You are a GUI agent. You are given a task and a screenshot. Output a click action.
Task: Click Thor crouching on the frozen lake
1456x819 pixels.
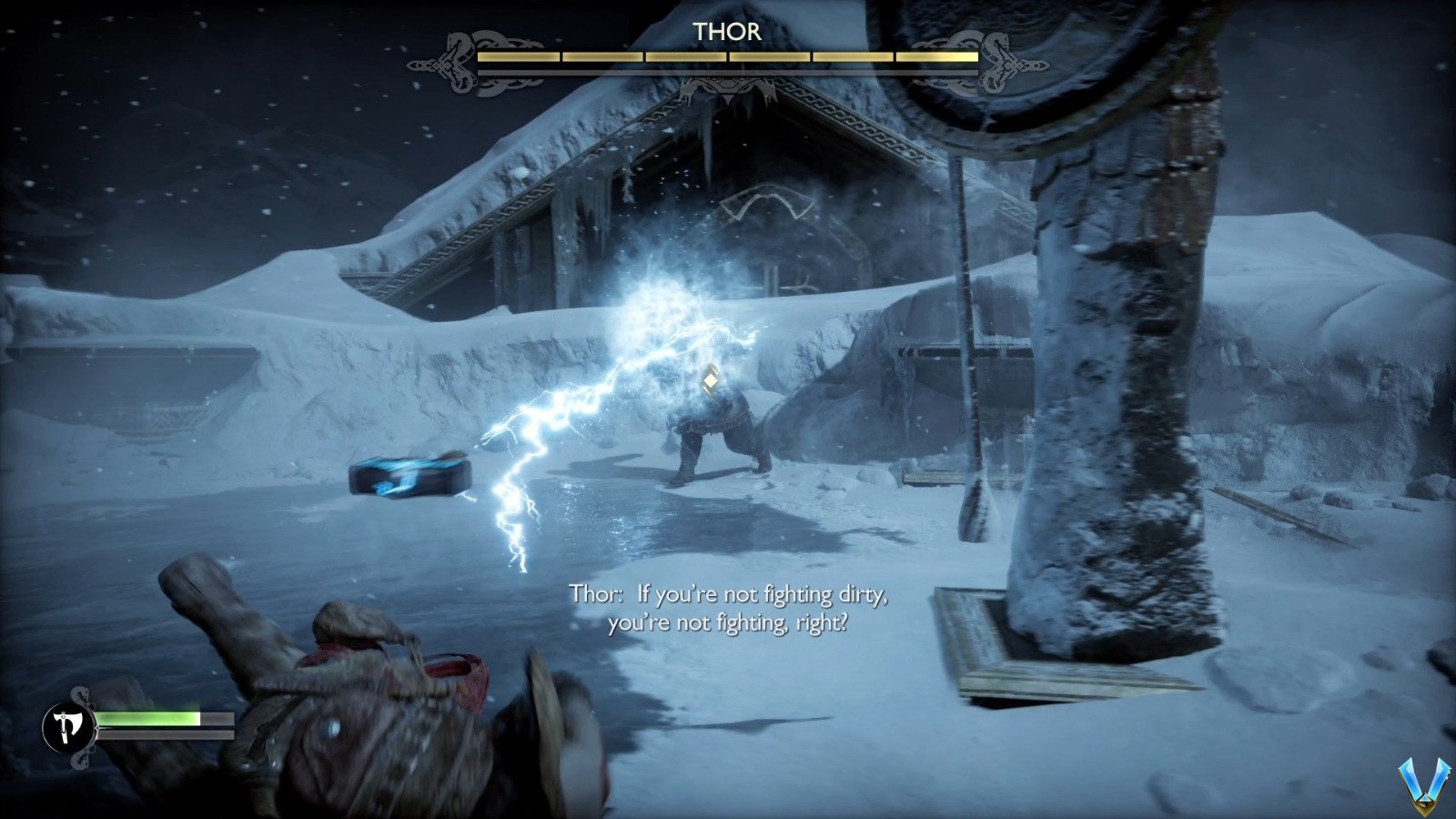click(x=719, y=428)
